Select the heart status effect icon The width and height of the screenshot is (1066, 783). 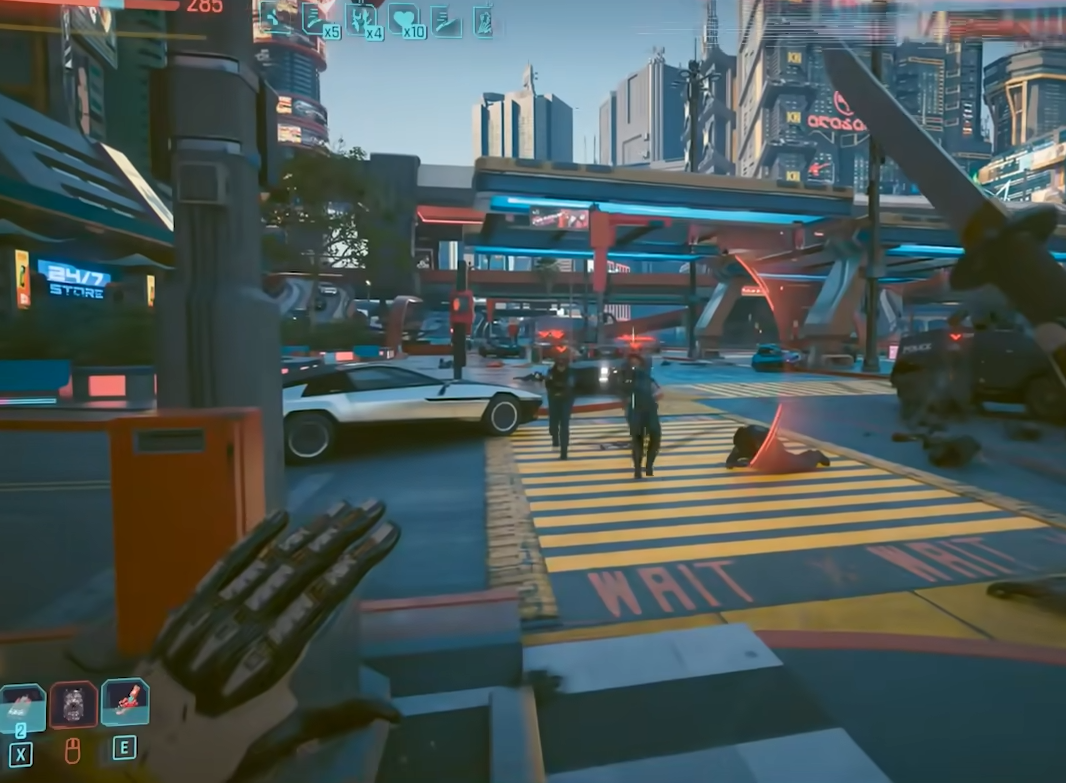tap(404, 19)
